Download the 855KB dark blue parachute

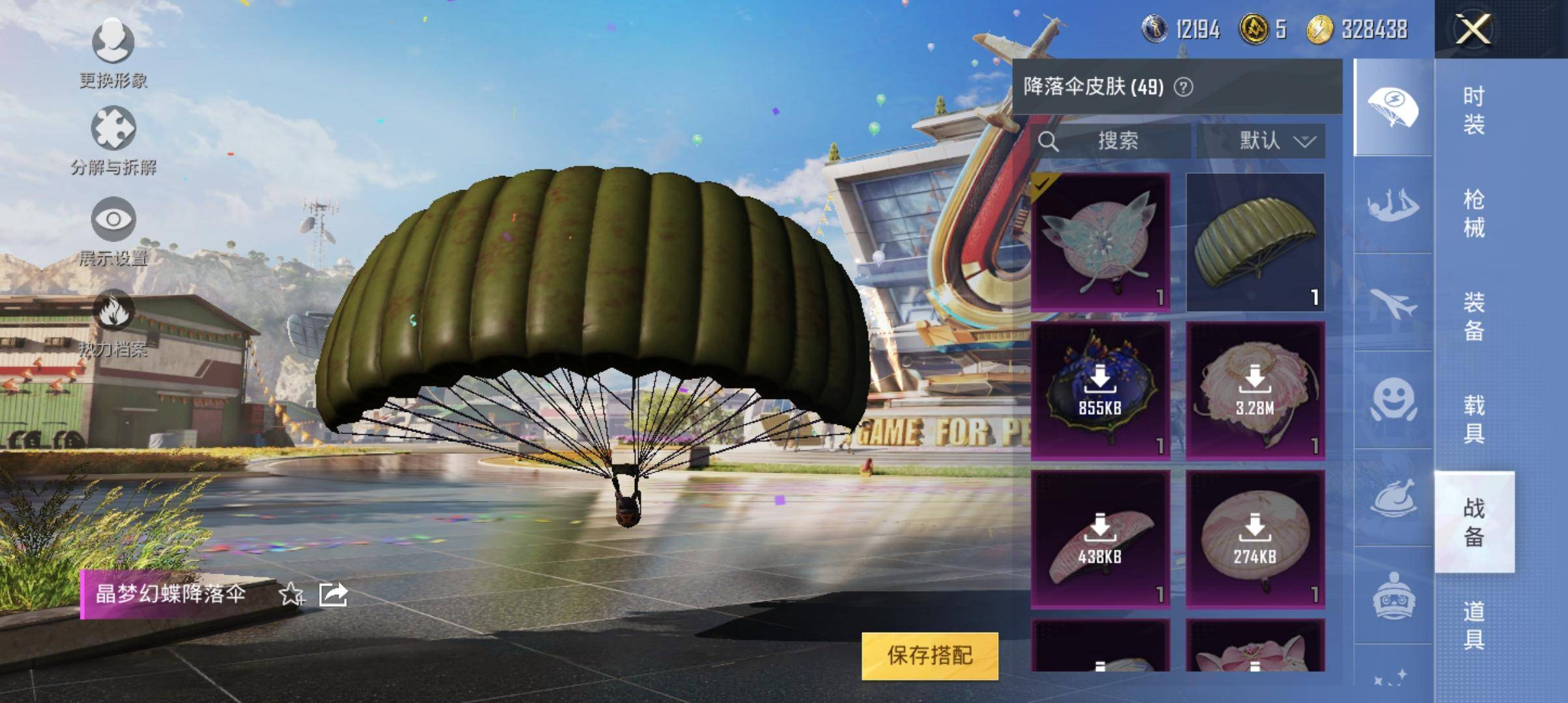(1100, 391)
